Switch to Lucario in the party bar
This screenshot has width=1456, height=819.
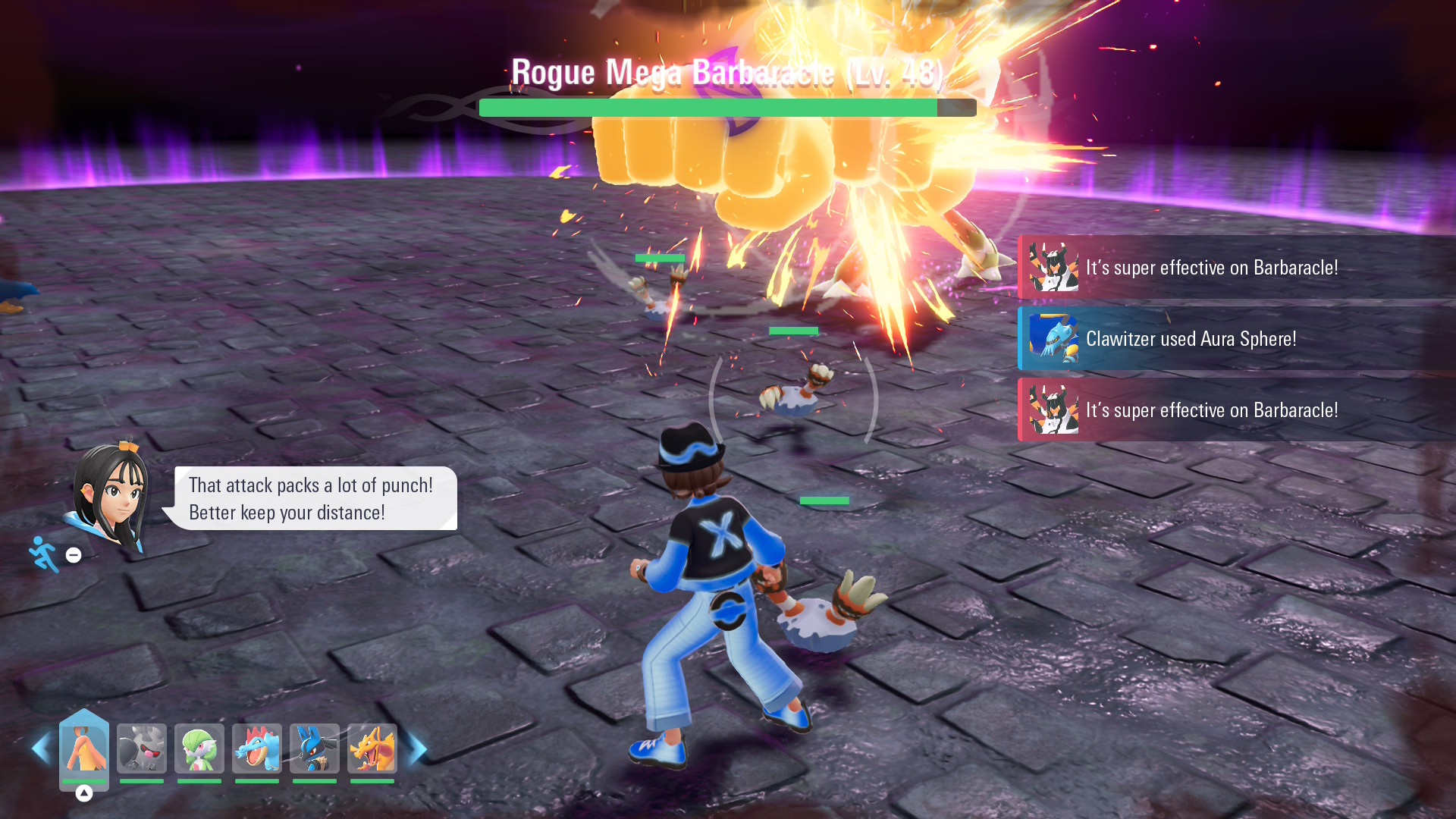click(315, 748)
